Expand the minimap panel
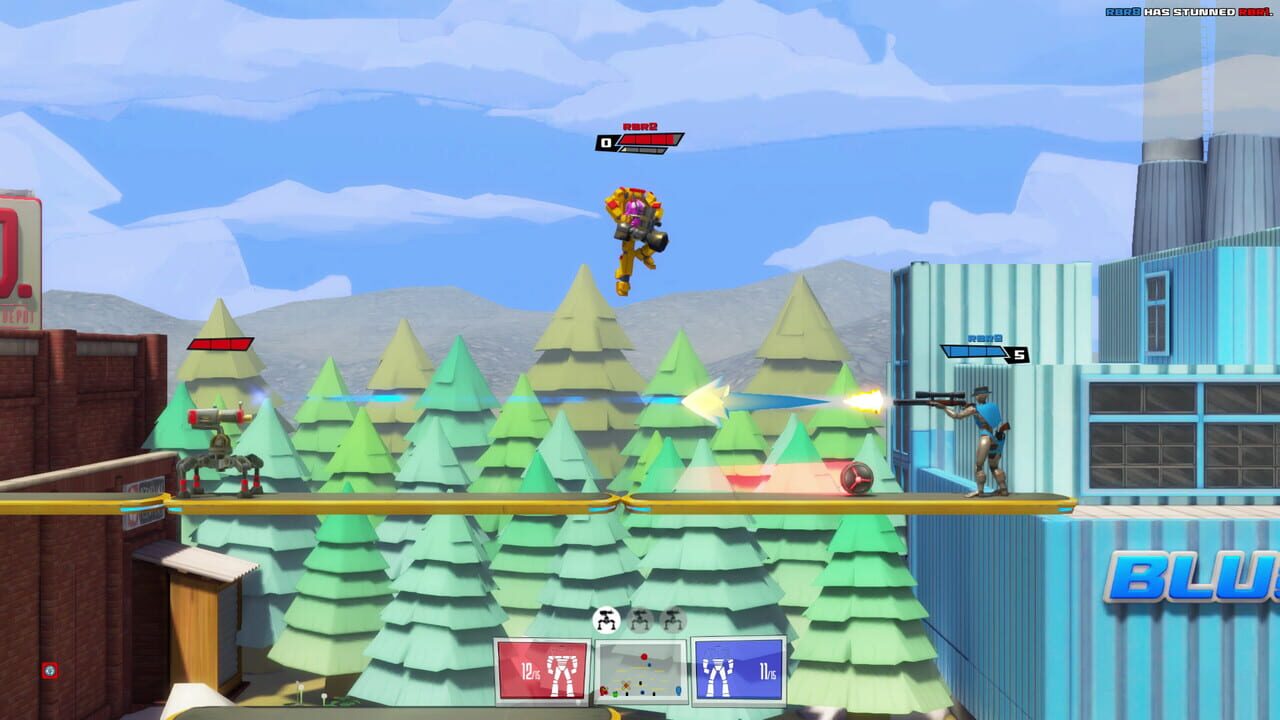 point(640,672)
